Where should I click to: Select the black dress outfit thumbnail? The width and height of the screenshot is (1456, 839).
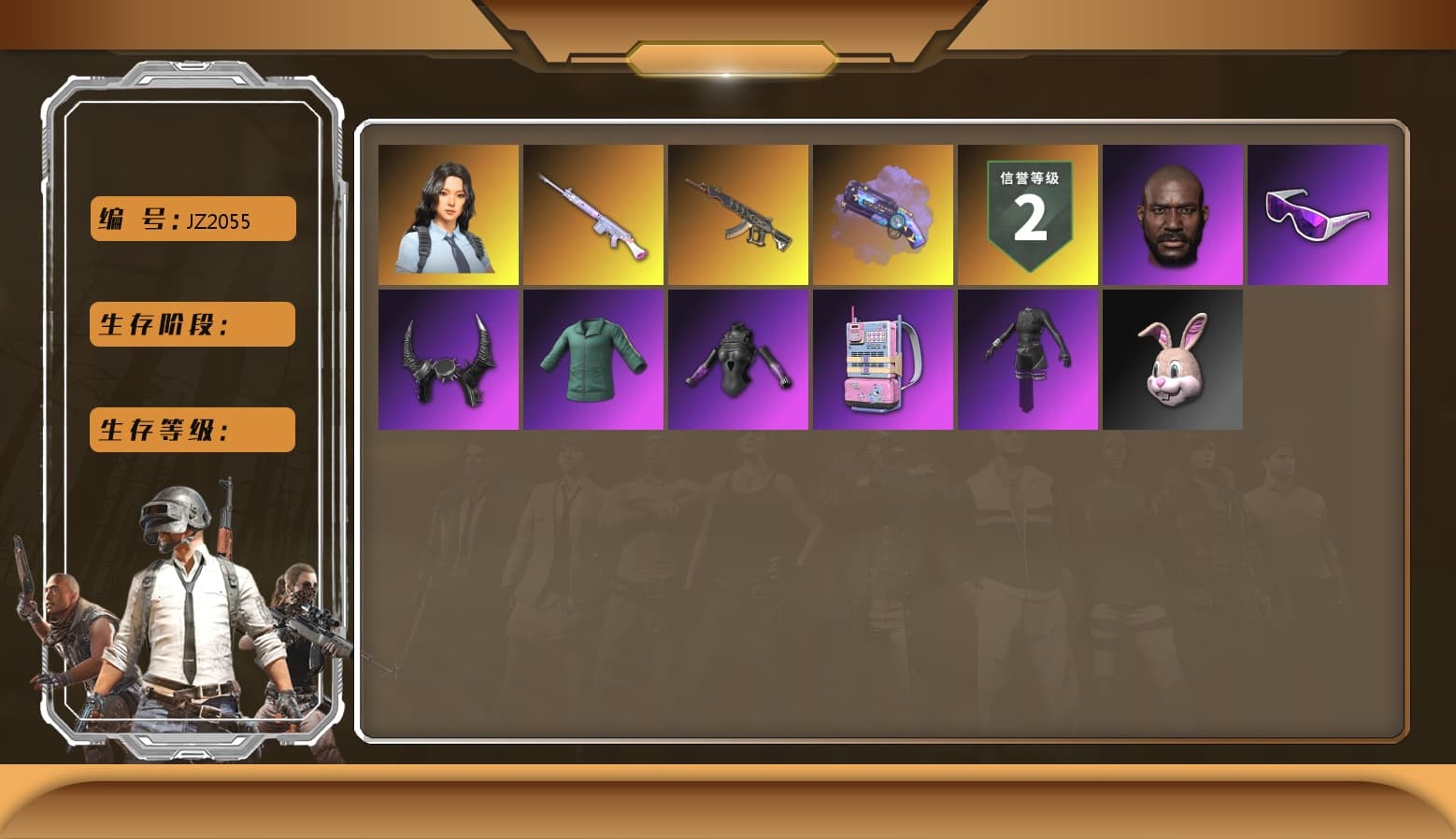pyautogui.click(x=1028, y=360)
